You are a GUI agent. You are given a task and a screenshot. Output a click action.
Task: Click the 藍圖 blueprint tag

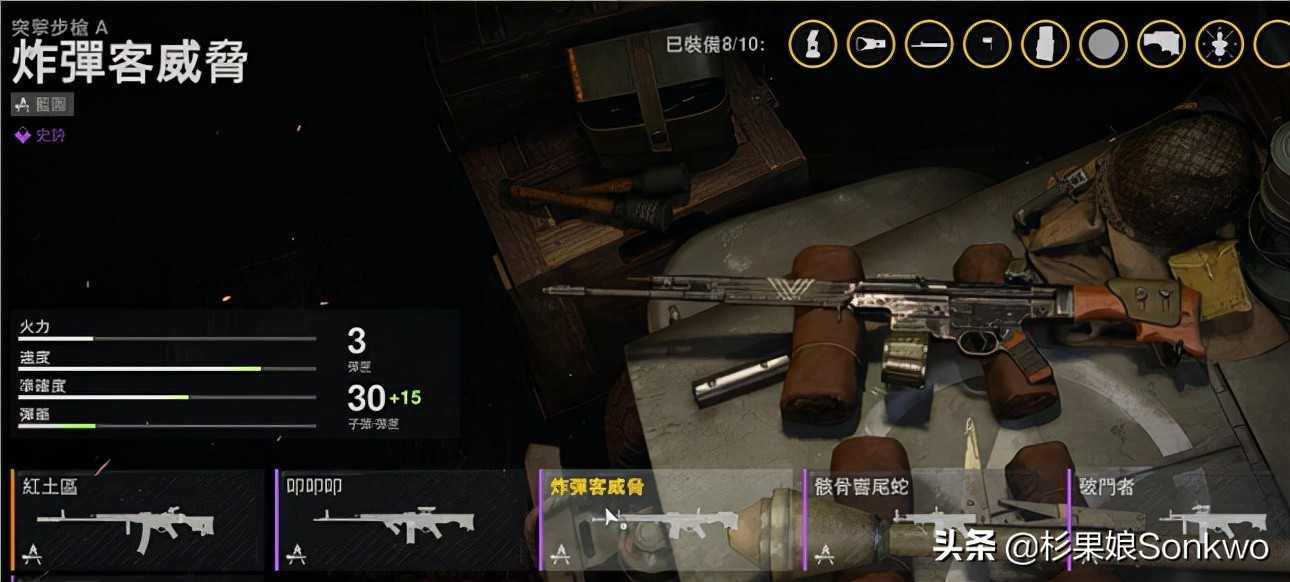coord(43,104)
